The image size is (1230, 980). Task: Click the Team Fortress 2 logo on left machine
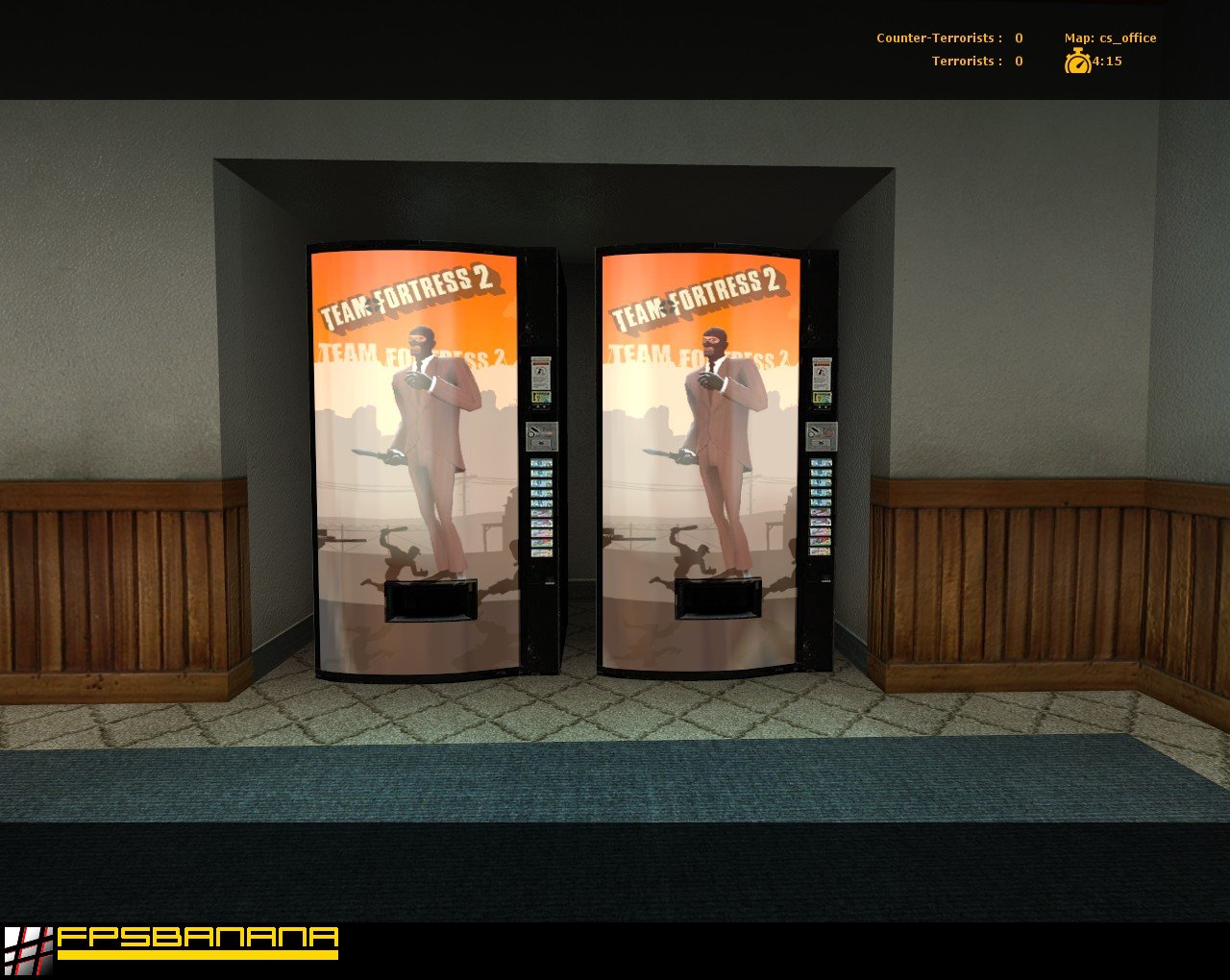click(x=408, y=298)
